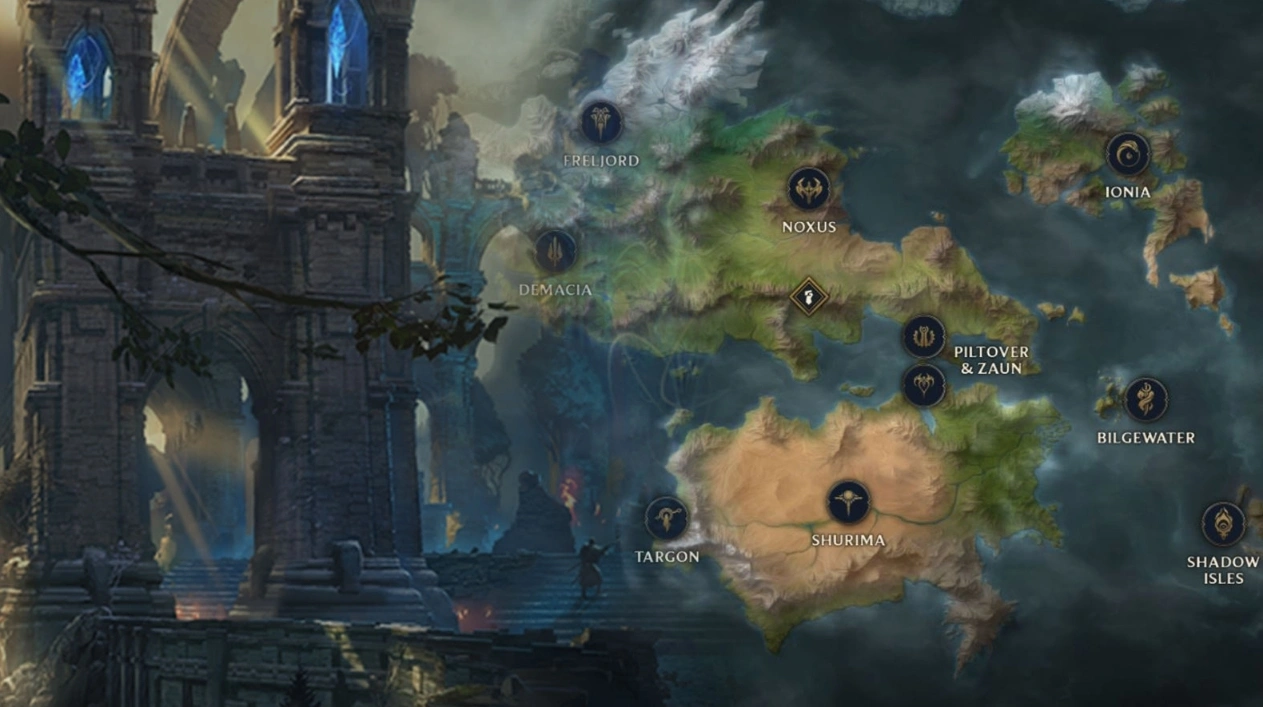Select Zaun's winged crest marker
This screenshot has height=707, width=1263.
[924, 385]
